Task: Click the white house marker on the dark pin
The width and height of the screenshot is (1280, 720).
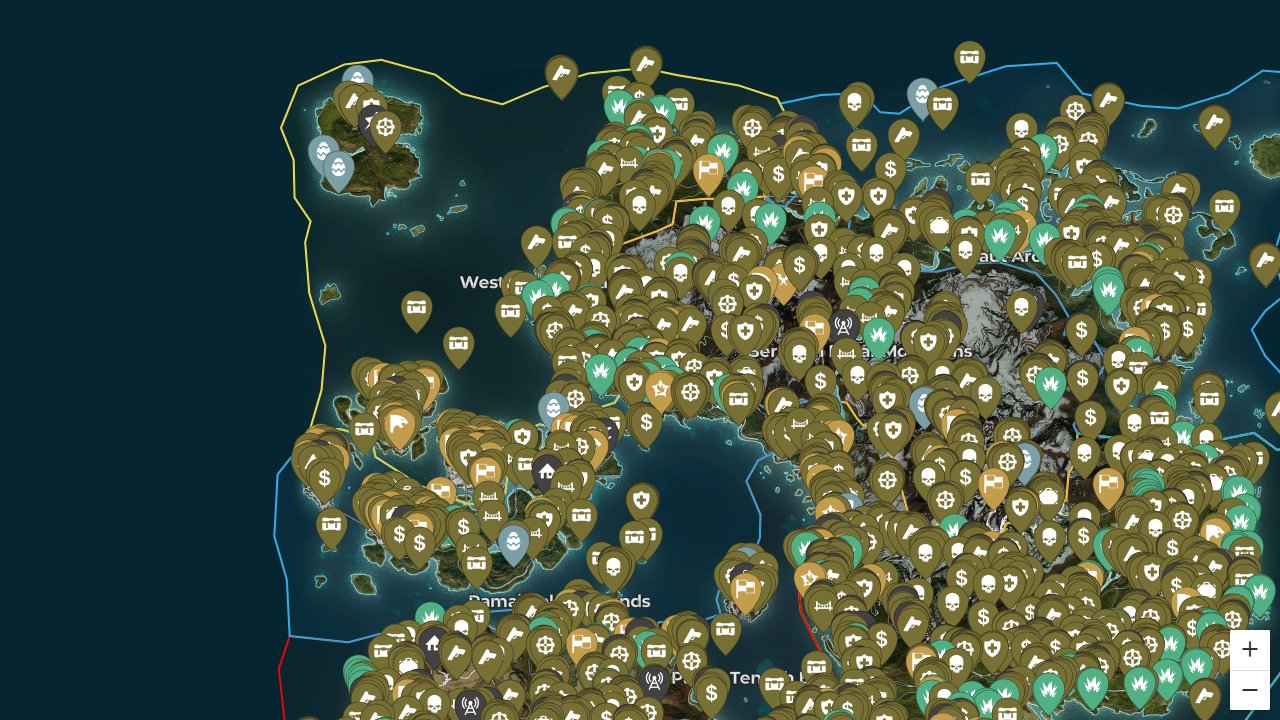Action: click(x=547, y=470)
